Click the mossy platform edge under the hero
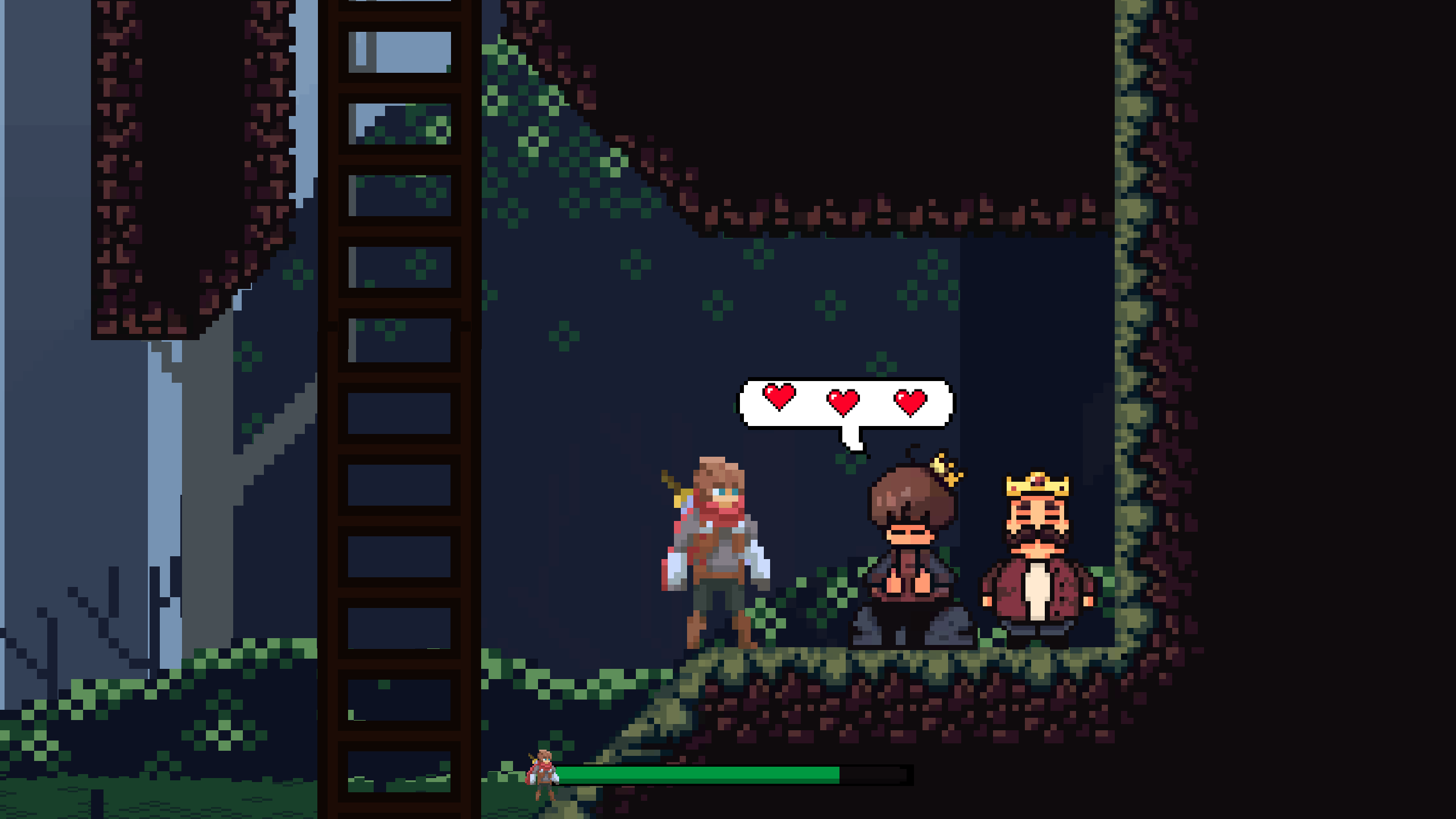This screenshot has height=819, width=1456. click(x=728, y=660)
